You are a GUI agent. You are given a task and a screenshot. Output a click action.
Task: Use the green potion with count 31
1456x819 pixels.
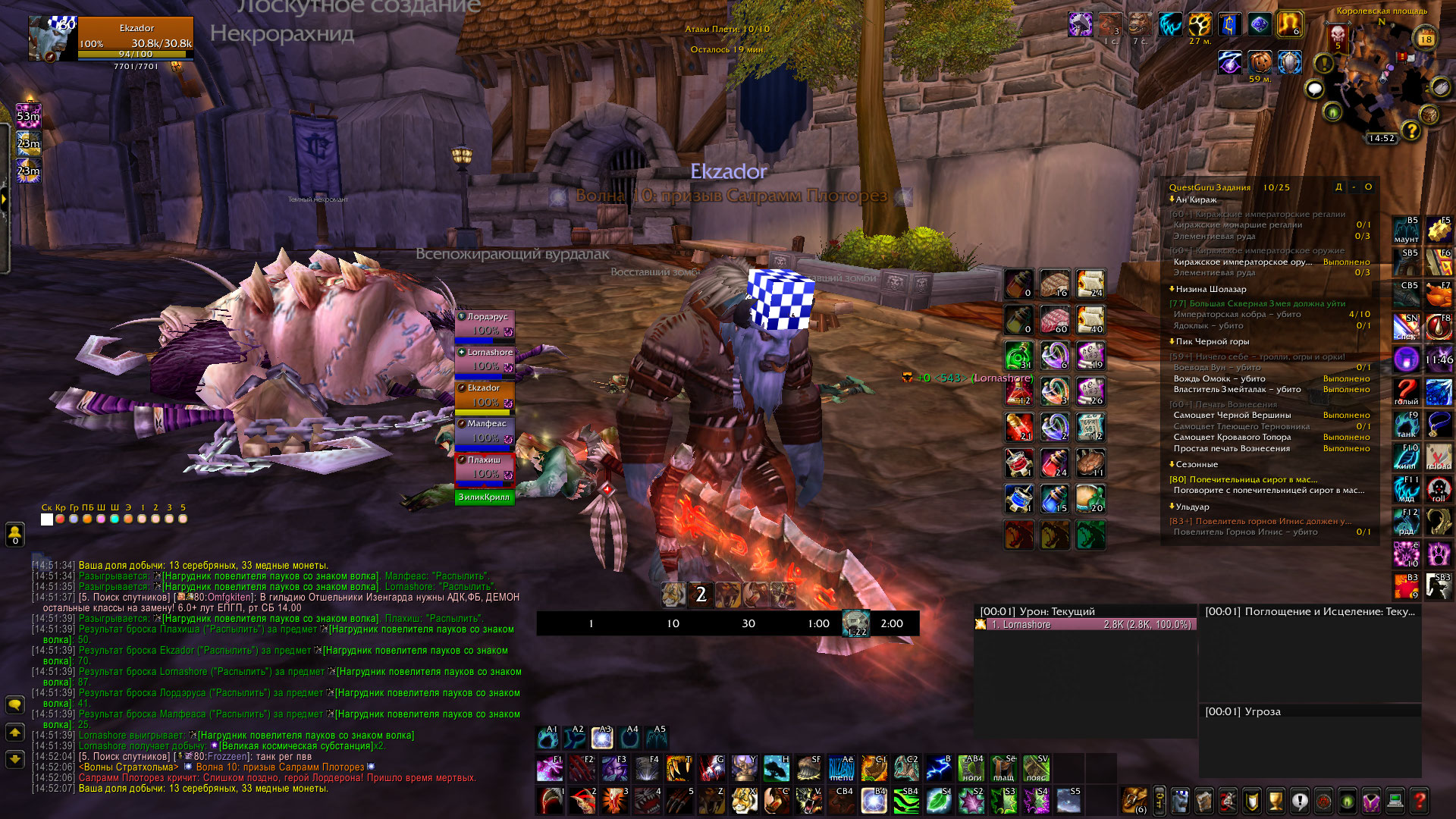1018,356
